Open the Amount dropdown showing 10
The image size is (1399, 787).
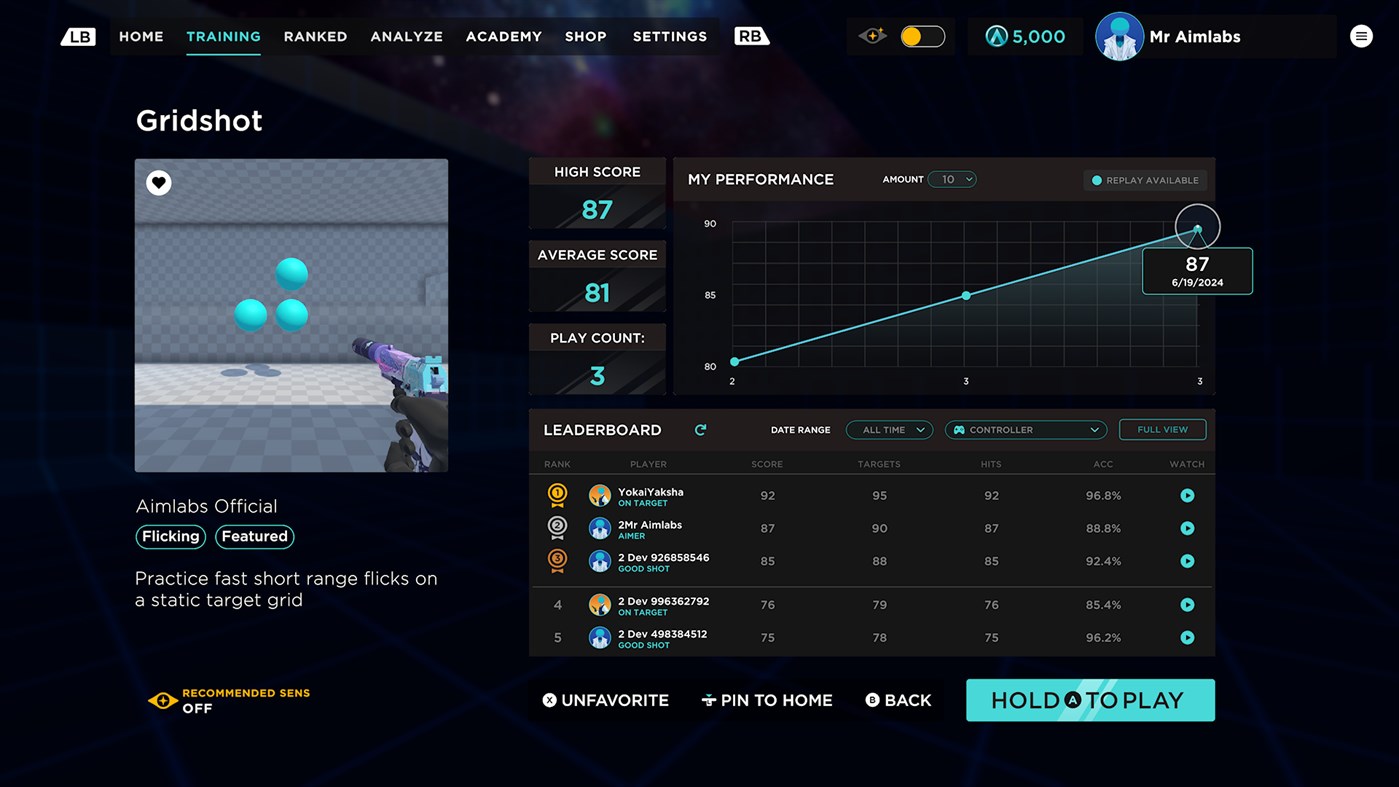952,180
